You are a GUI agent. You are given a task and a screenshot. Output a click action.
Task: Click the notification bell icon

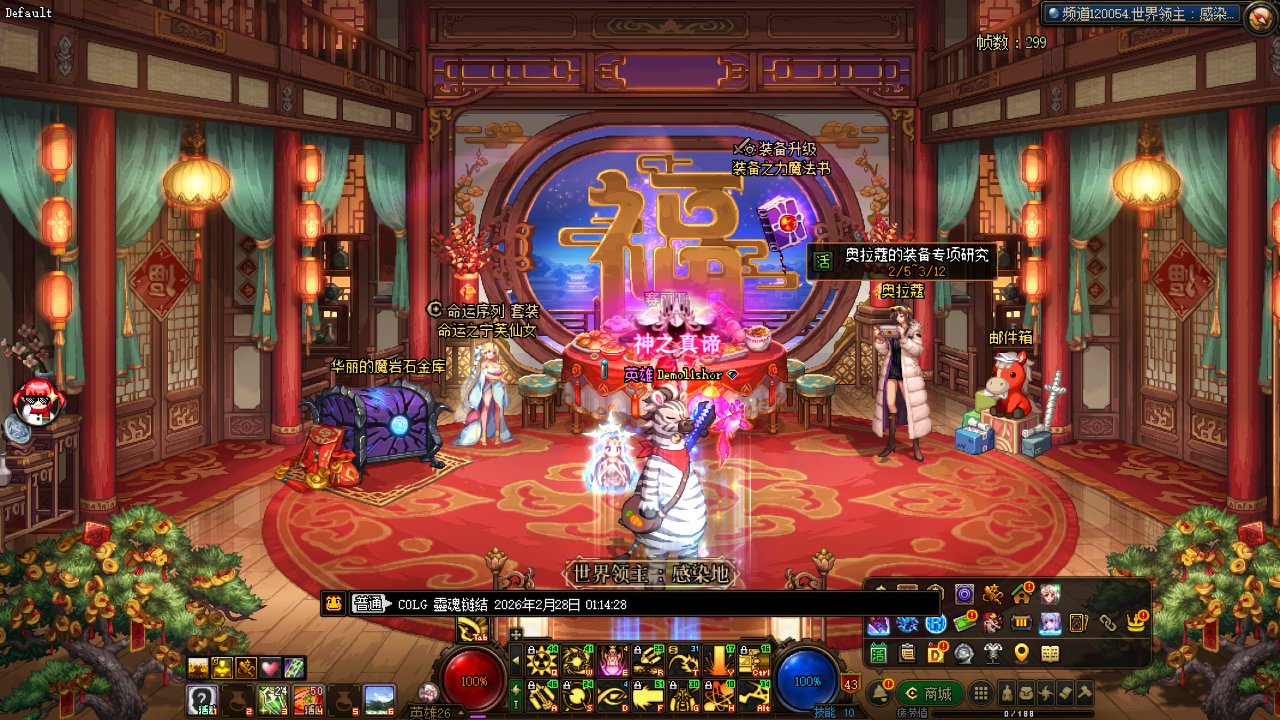[x=881, y=693]
